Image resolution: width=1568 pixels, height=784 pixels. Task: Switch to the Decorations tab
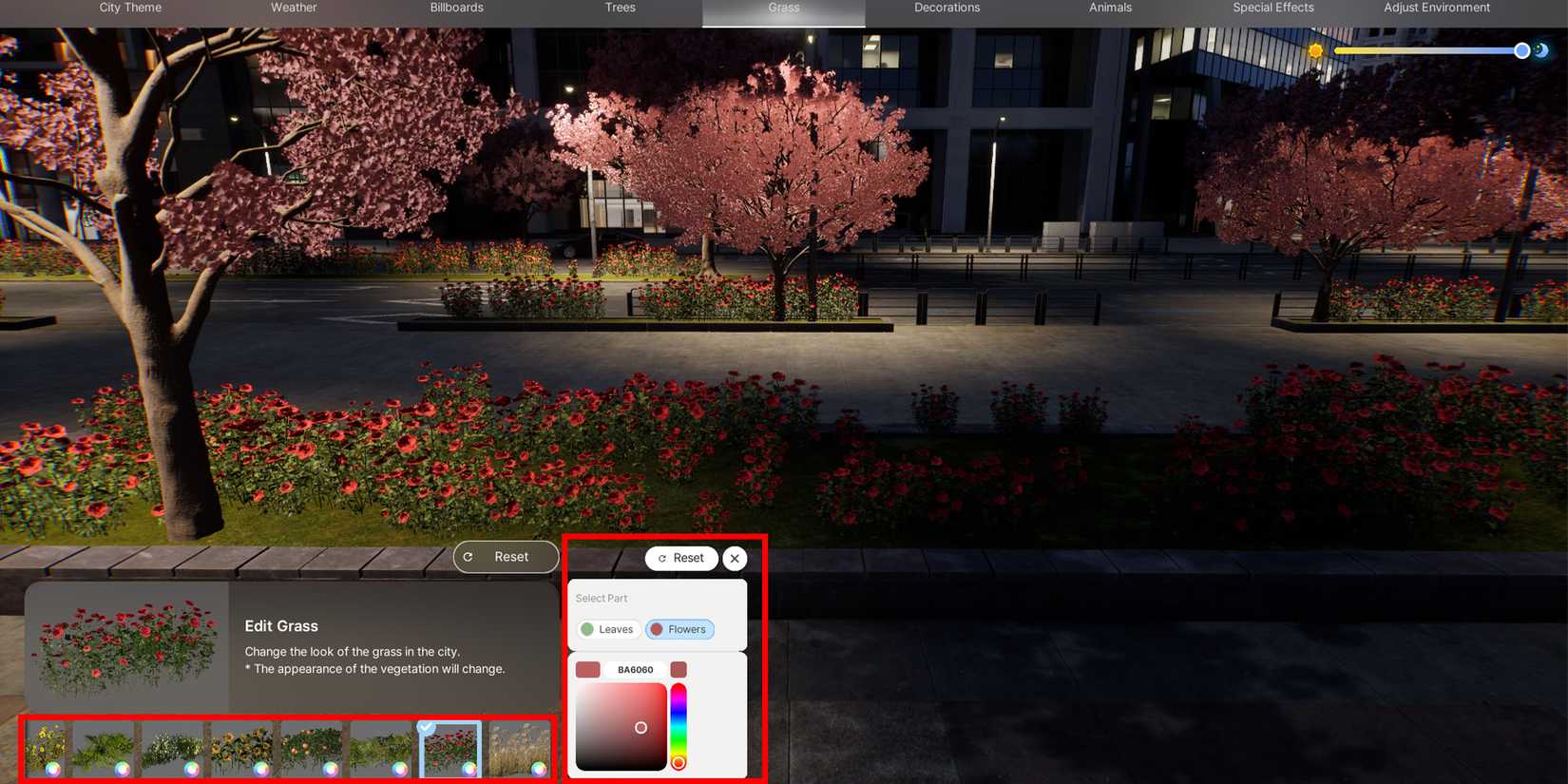click(x=947, y=8)
